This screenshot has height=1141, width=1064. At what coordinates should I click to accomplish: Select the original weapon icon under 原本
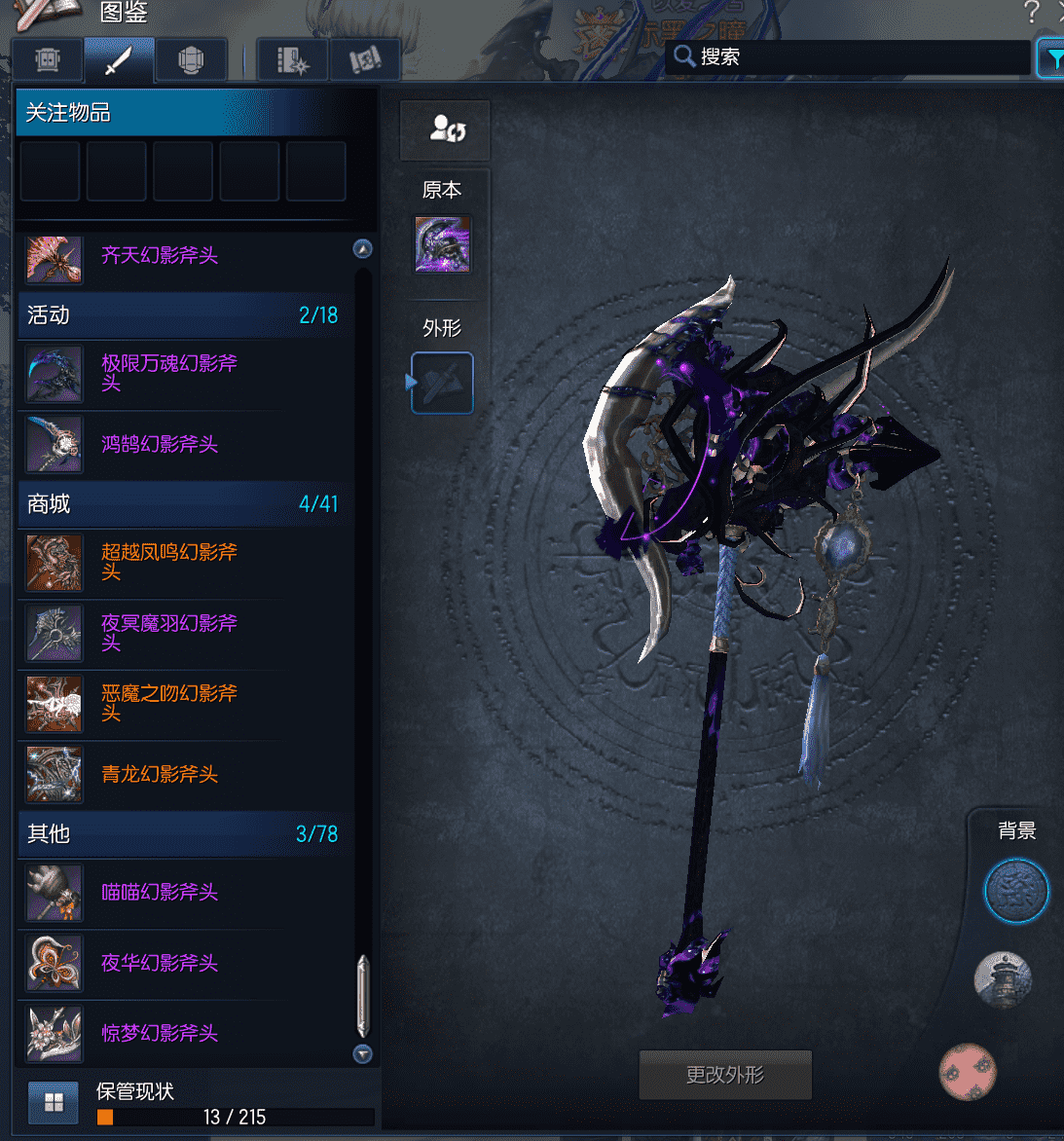(x=443, y=244)
